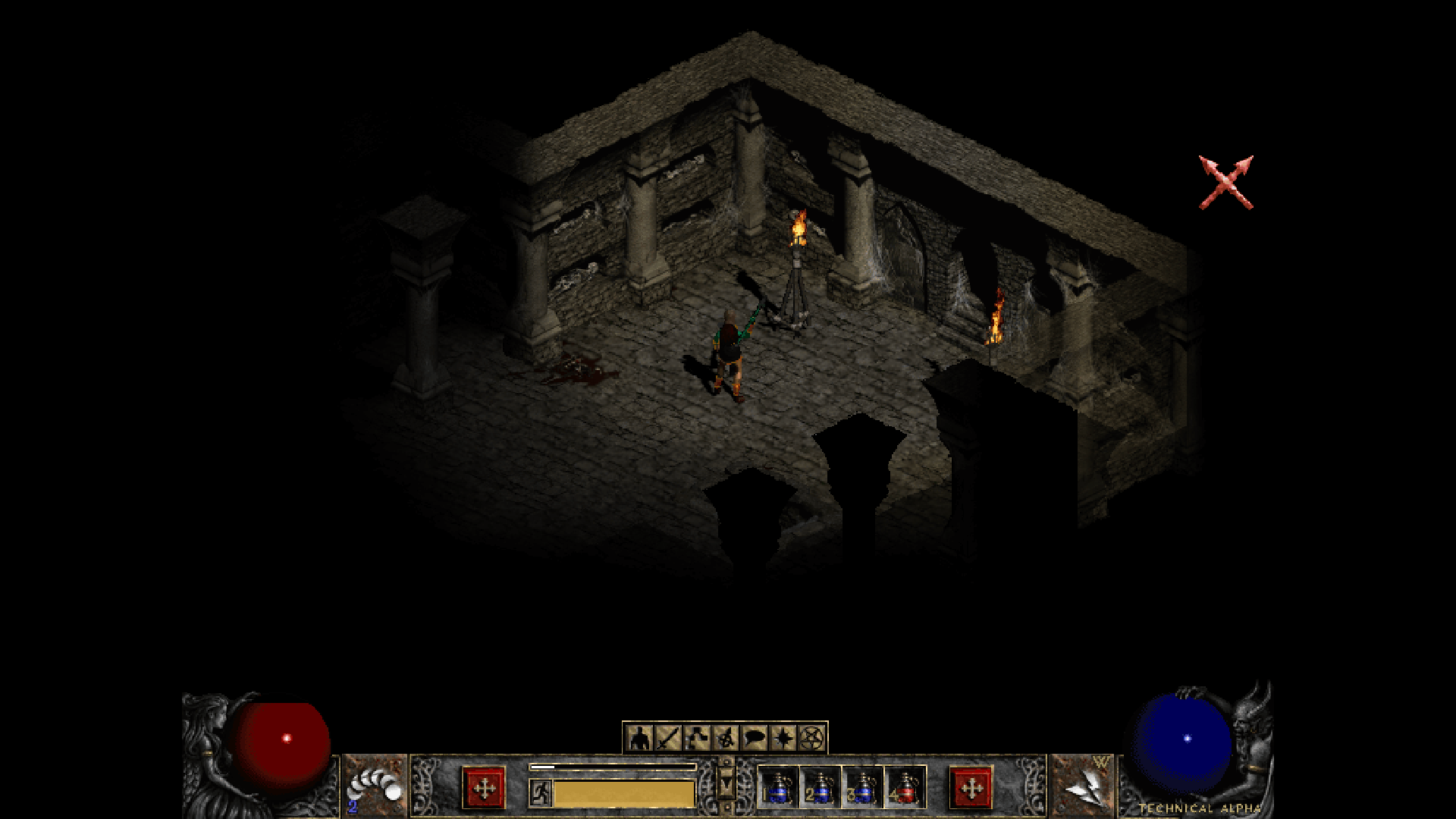Open the character screen silhouette icon
Image resolution: width=1456 pixels, height=819 pixels.
coord(641,737)
